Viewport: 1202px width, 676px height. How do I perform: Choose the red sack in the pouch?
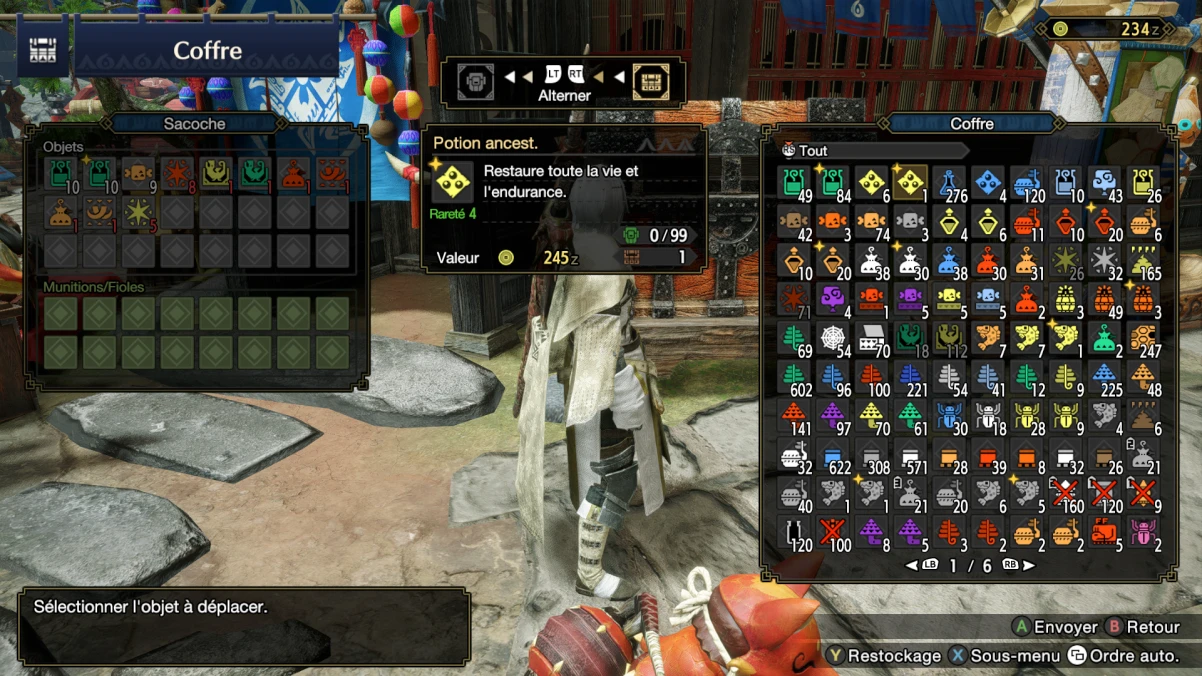click(293, 173)
